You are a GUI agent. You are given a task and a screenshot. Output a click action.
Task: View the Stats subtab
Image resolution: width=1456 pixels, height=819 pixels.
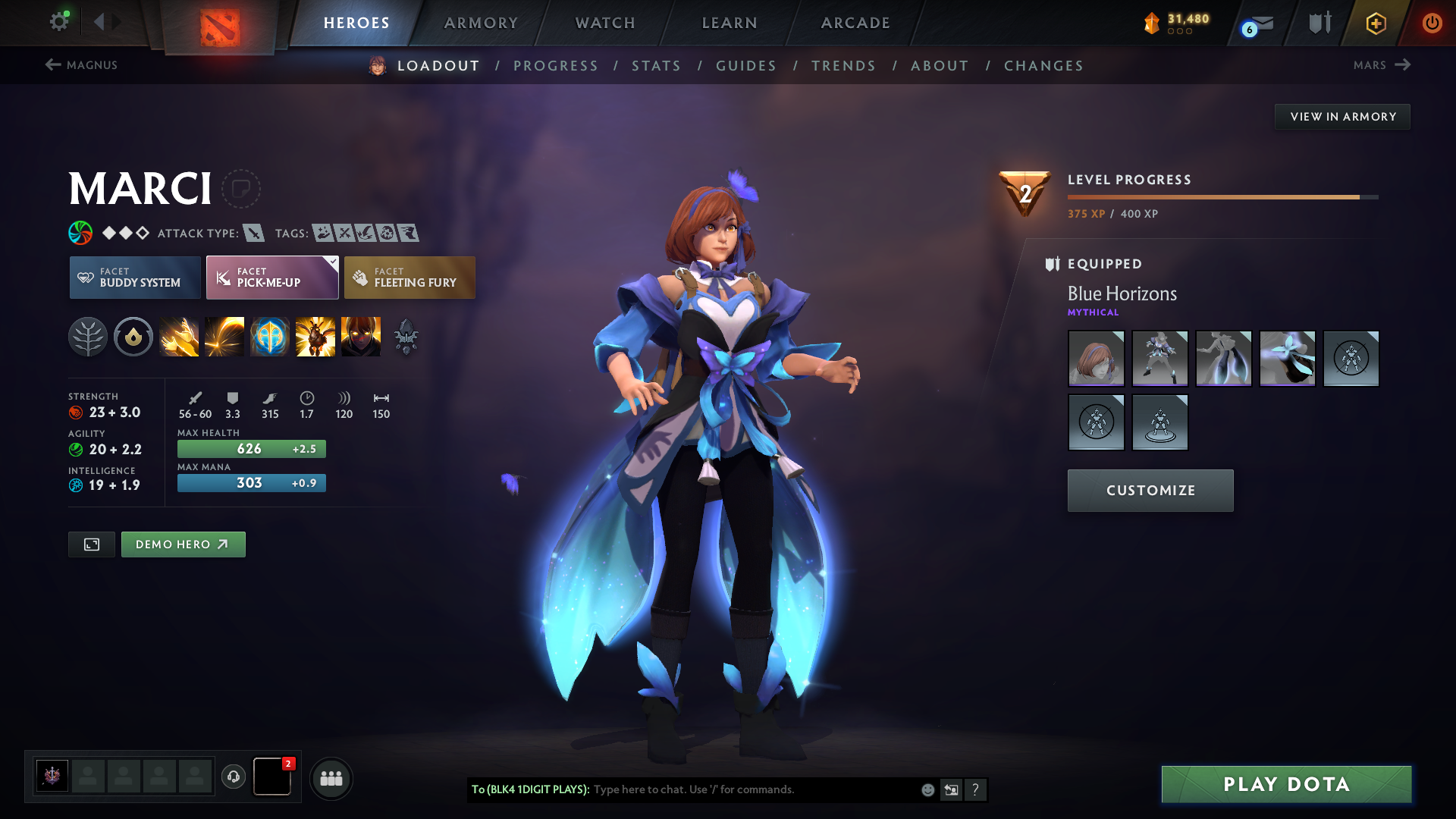pyautogui.click(x=656, y=66)
